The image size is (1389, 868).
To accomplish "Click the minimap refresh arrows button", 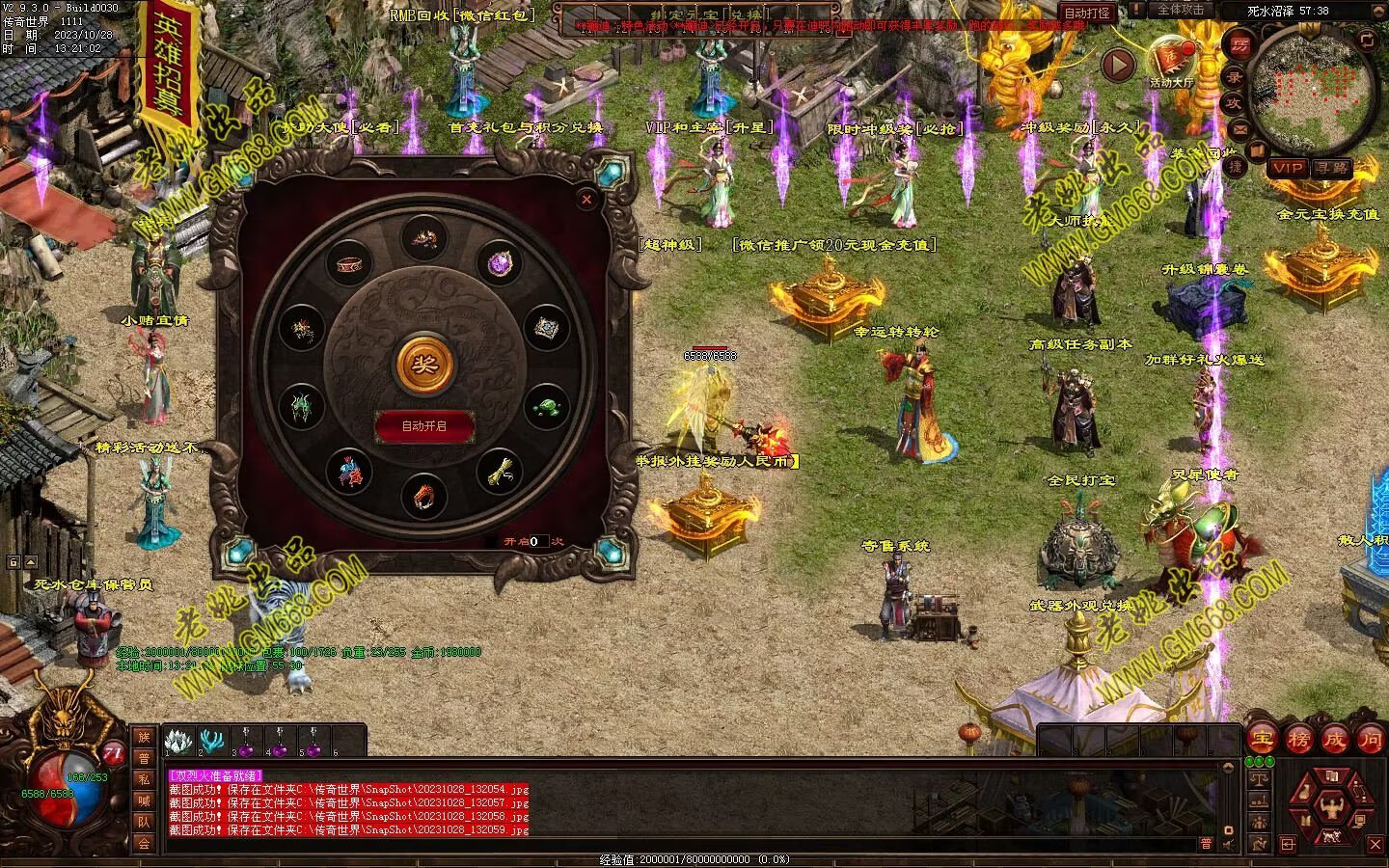I will tap(1367, 40).
